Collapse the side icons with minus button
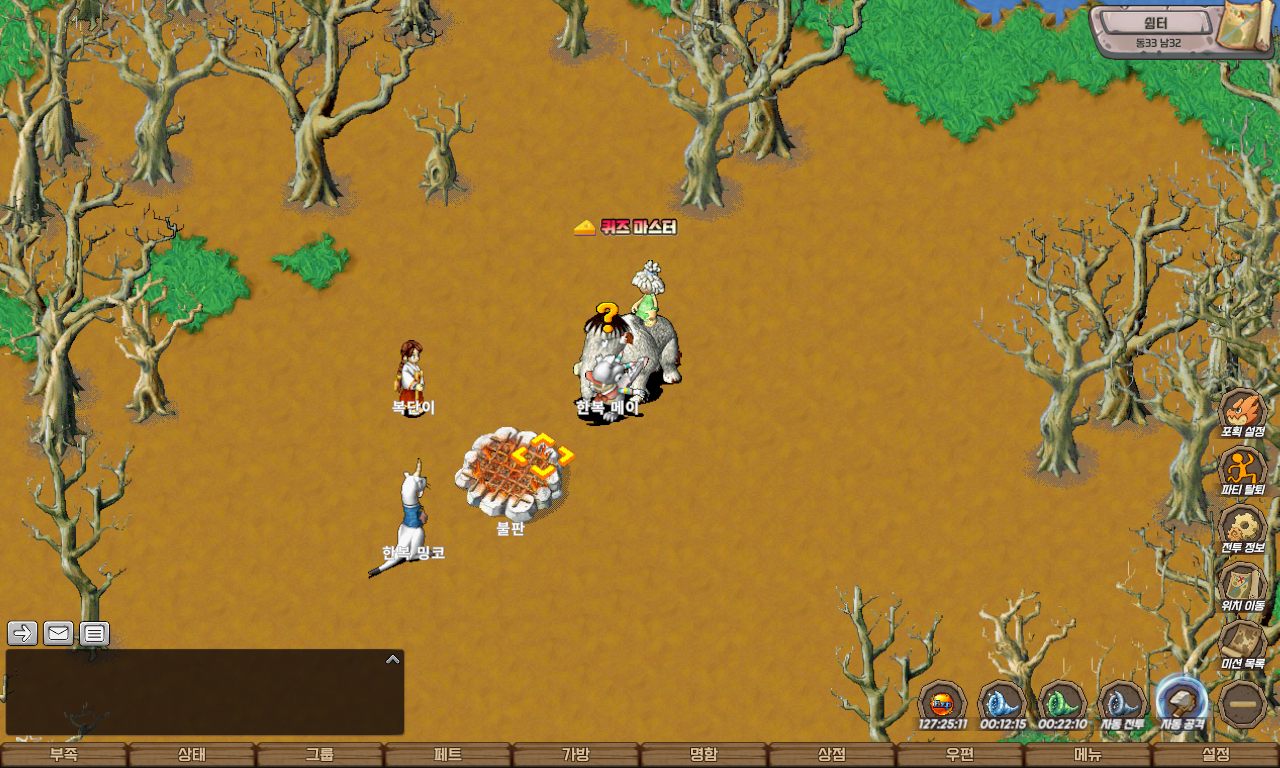This screenshot has width=1280, height=768. click(1243, 704)
